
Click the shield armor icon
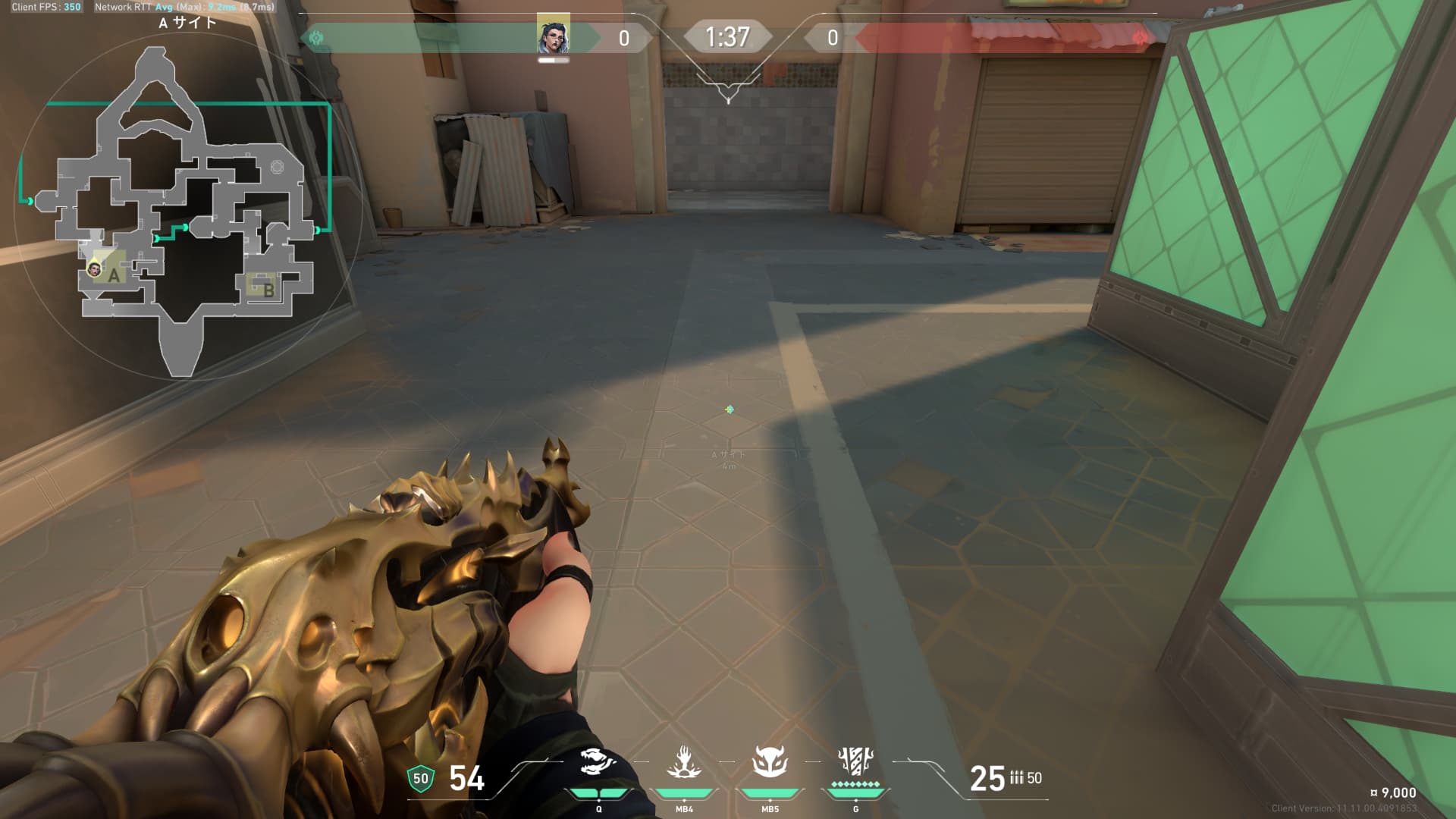click(x=420, y=779)
